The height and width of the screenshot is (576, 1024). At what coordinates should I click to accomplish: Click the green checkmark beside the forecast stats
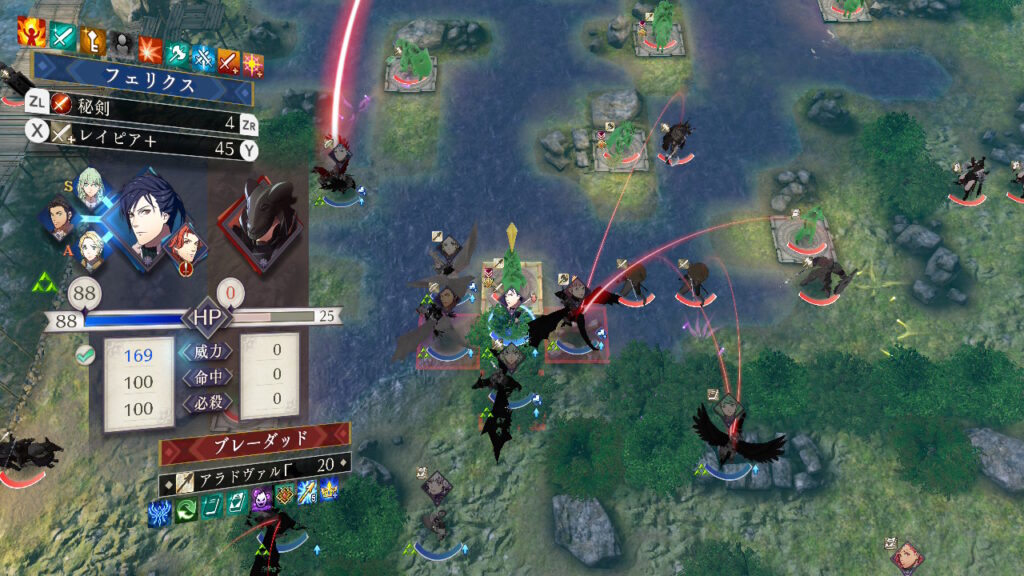click(x=85, y=354)
